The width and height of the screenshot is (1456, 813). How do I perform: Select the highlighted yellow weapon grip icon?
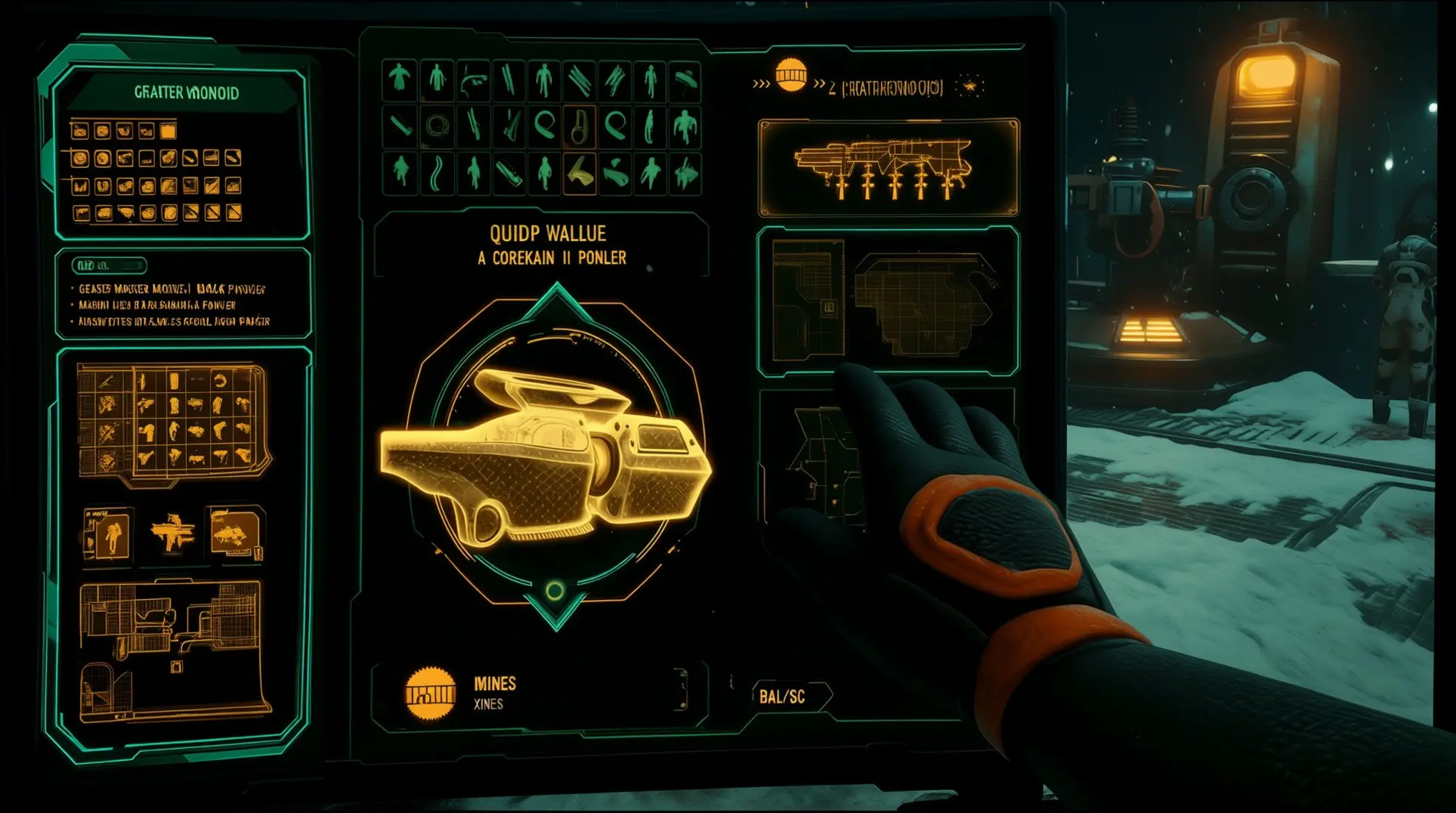(x=580, y=173)
